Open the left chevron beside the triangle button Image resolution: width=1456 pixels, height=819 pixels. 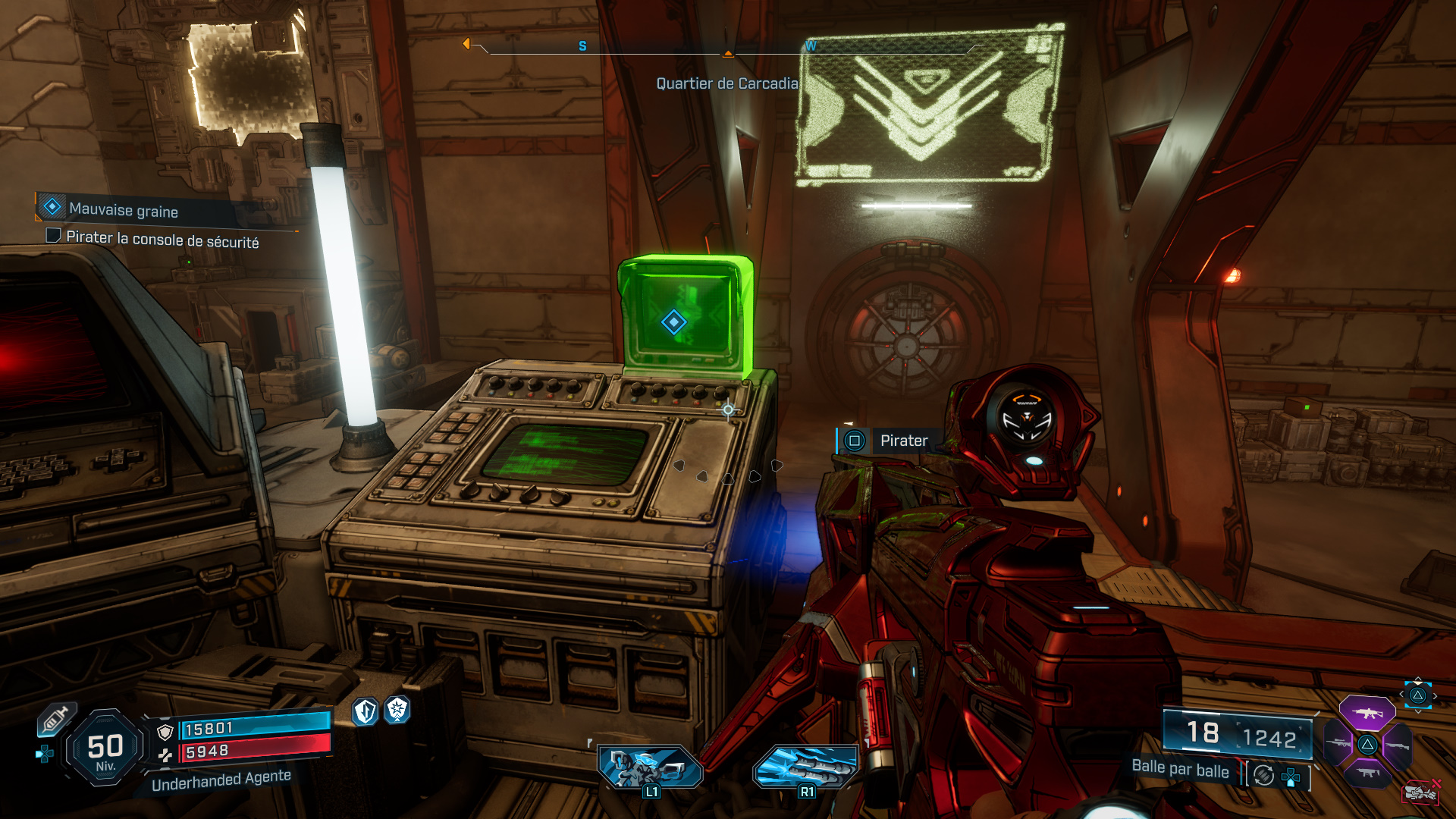tap(1403, 693)
